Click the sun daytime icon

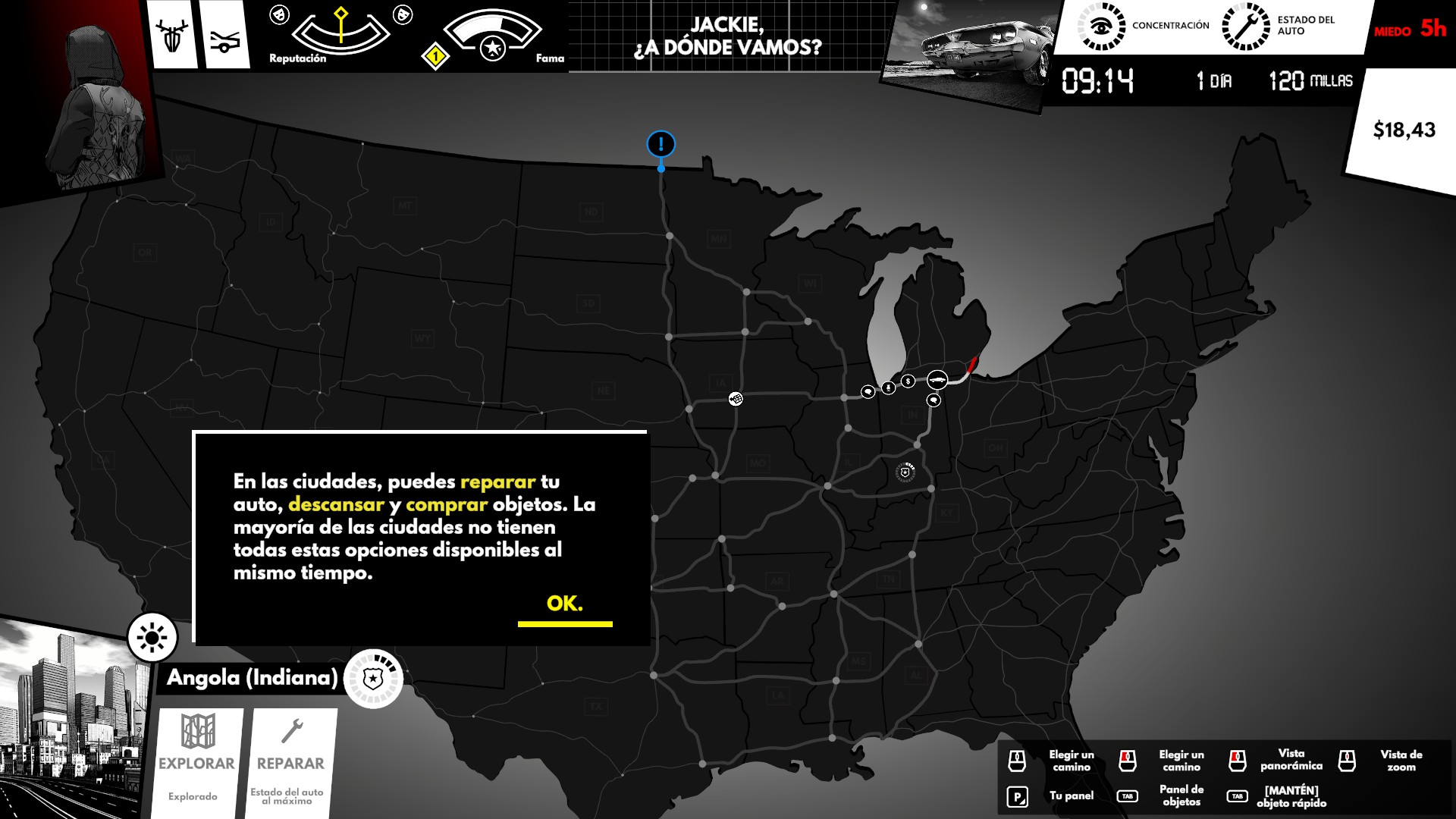click(x=152, y=637)
